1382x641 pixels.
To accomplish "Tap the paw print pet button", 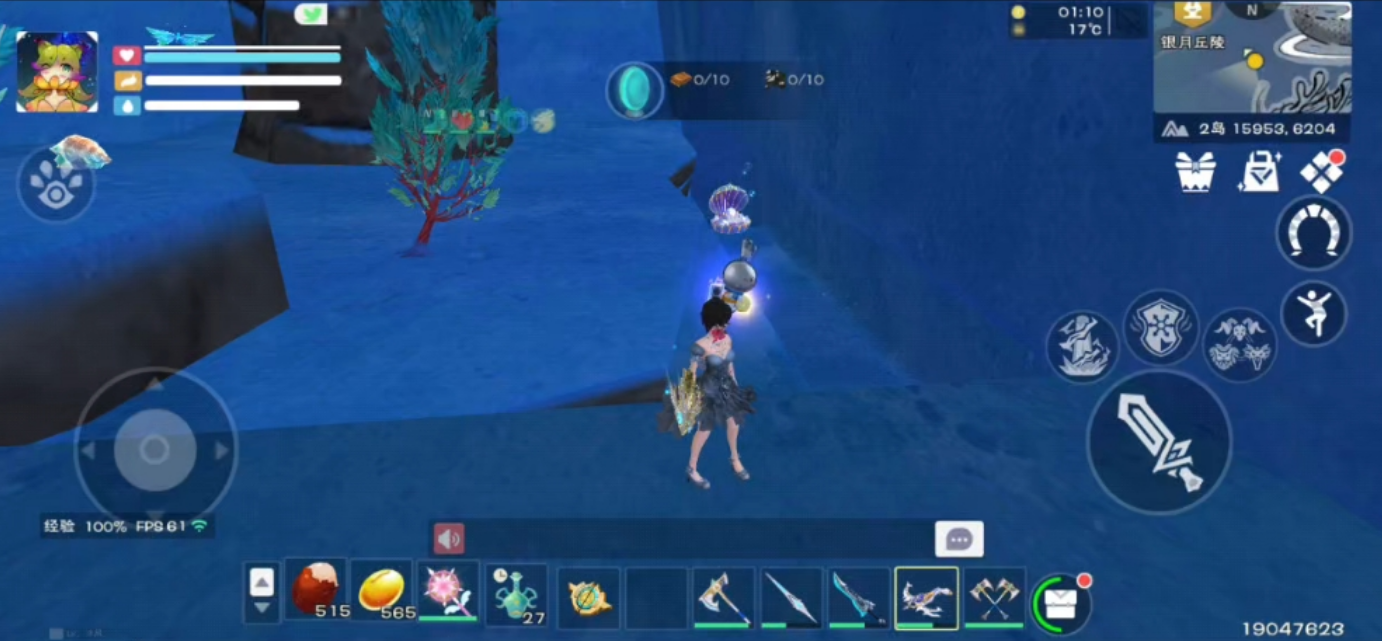I will coord(55,184).
